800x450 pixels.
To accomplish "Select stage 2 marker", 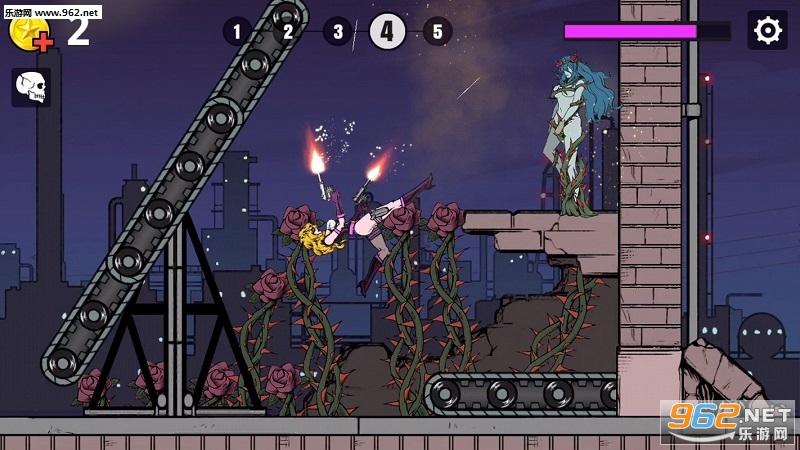I will pos(288,31).
